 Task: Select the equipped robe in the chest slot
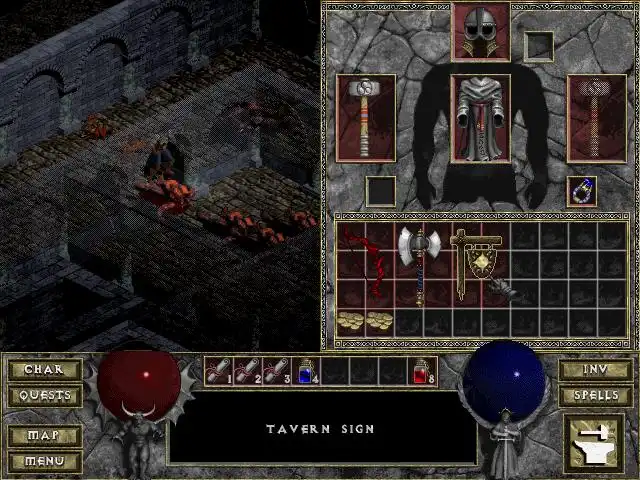coord(481,118)
